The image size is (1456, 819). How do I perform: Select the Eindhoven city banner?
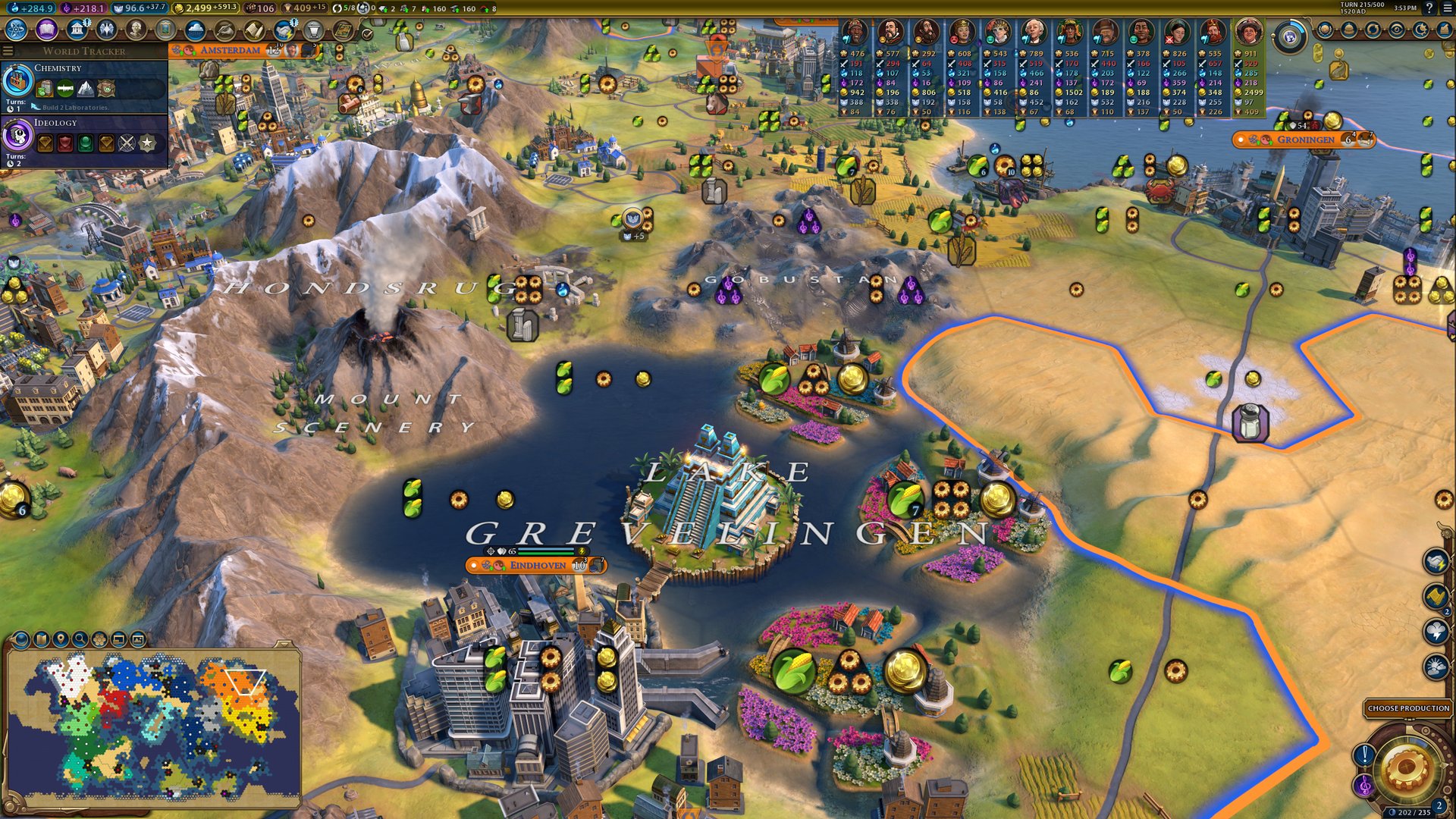[x=537, y=565]
